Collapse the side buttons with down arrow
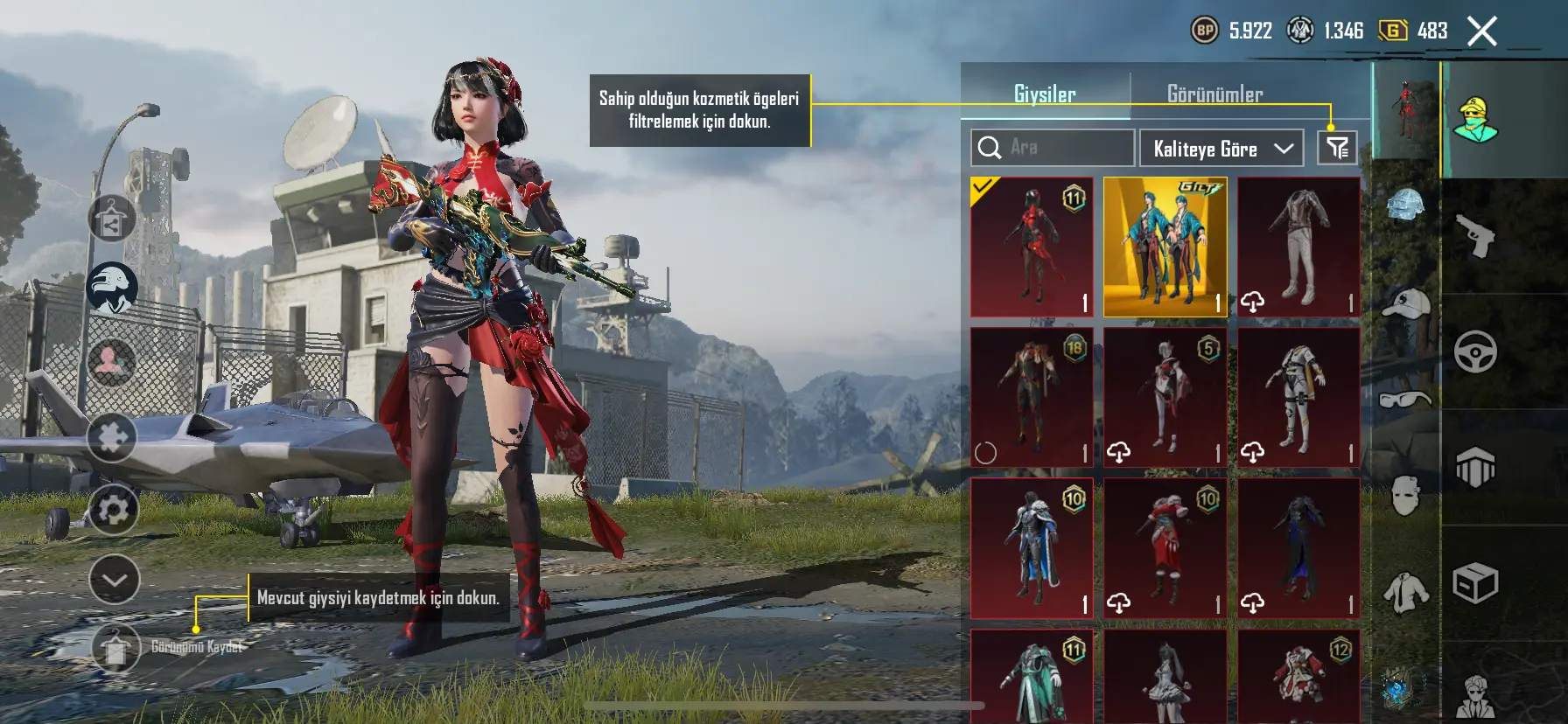The height and width of the screenshot is (724, 1568). [x=115, y=580]
